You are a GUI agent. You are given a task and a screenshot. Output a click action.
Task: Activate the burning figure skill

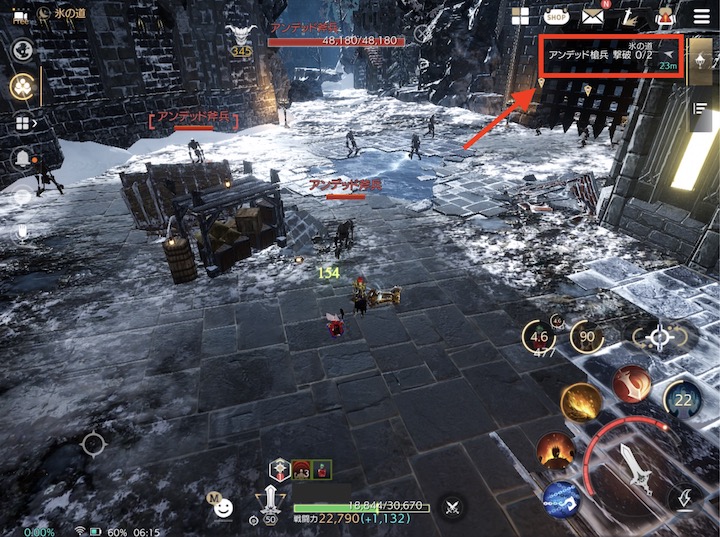click(x=555, y=451)
